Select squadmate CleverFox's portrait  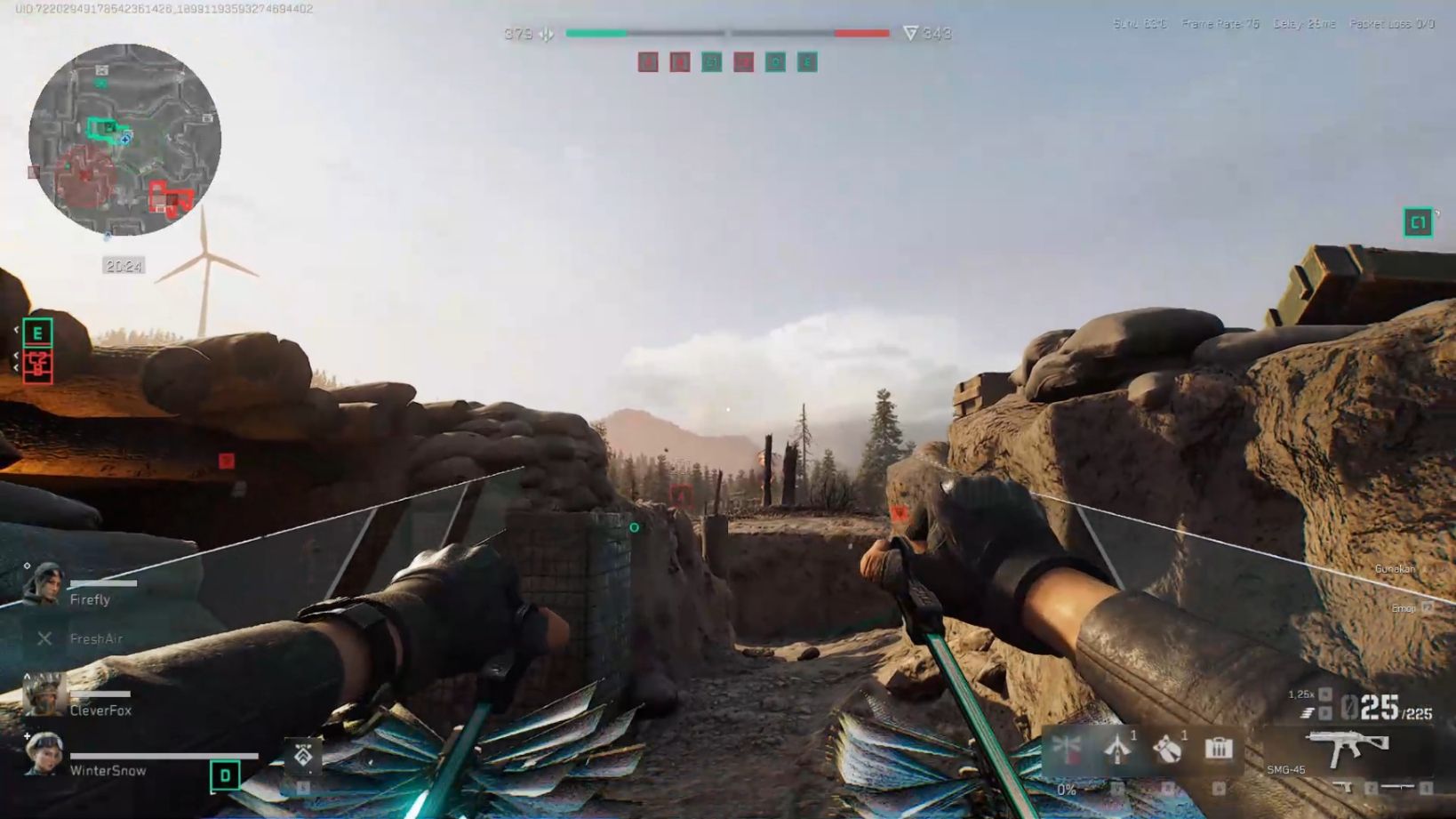coord(43,695)
